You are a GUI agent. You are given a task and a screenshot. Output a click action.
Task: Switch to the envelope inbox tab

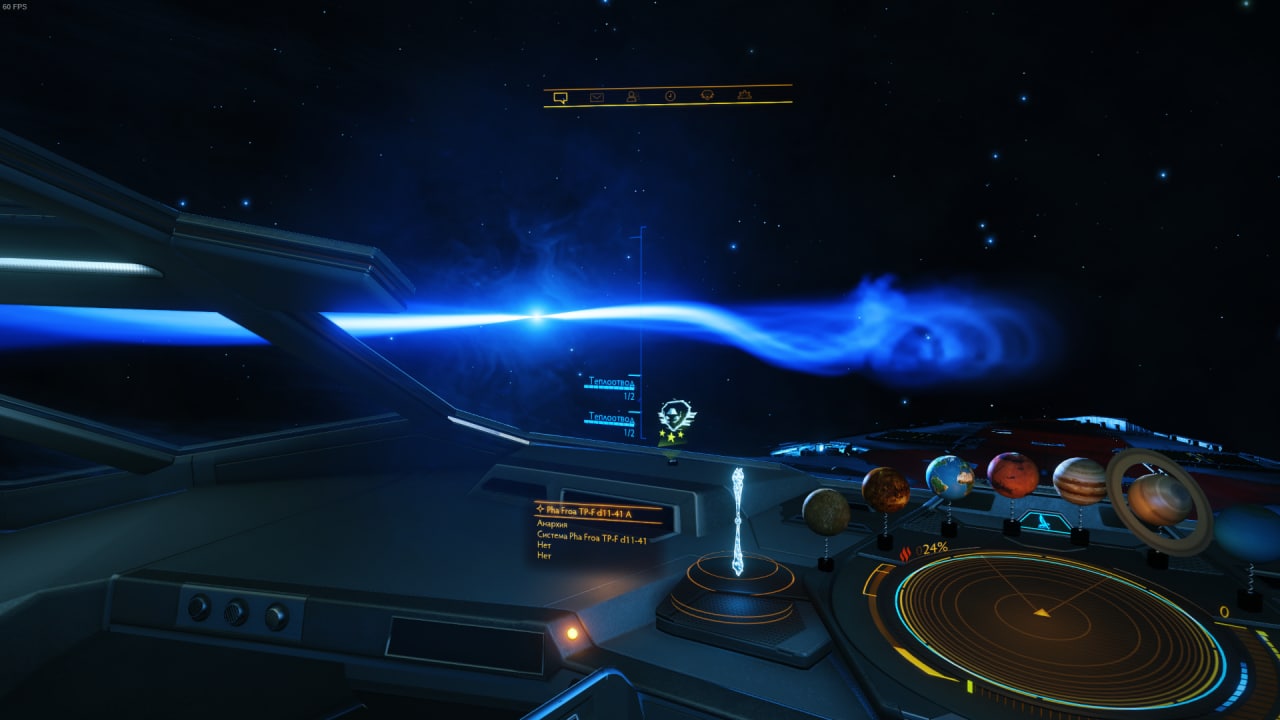(x=597, y=97)
